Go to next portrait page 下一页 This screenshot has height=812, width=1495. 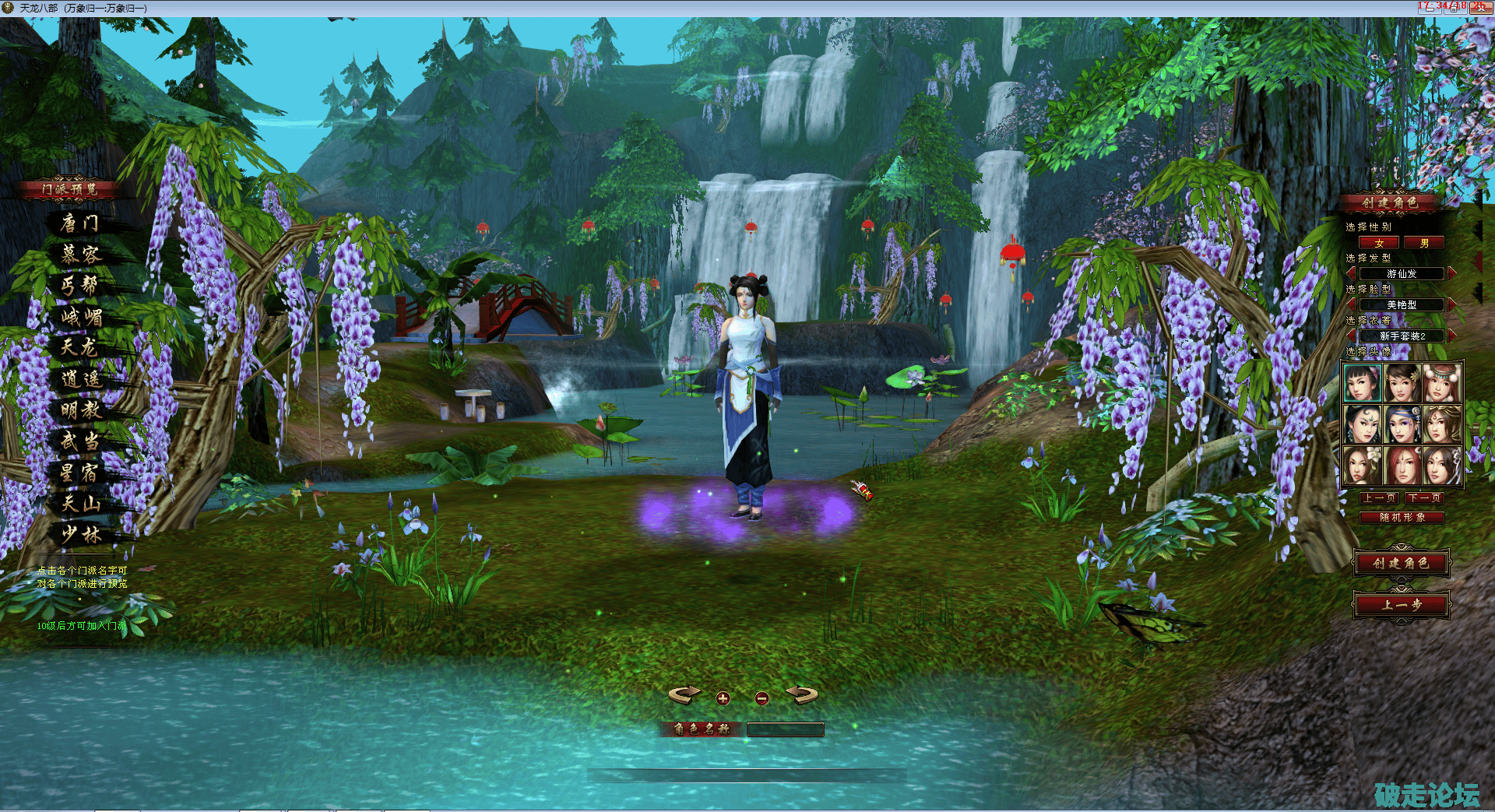tap(1424, 497)
